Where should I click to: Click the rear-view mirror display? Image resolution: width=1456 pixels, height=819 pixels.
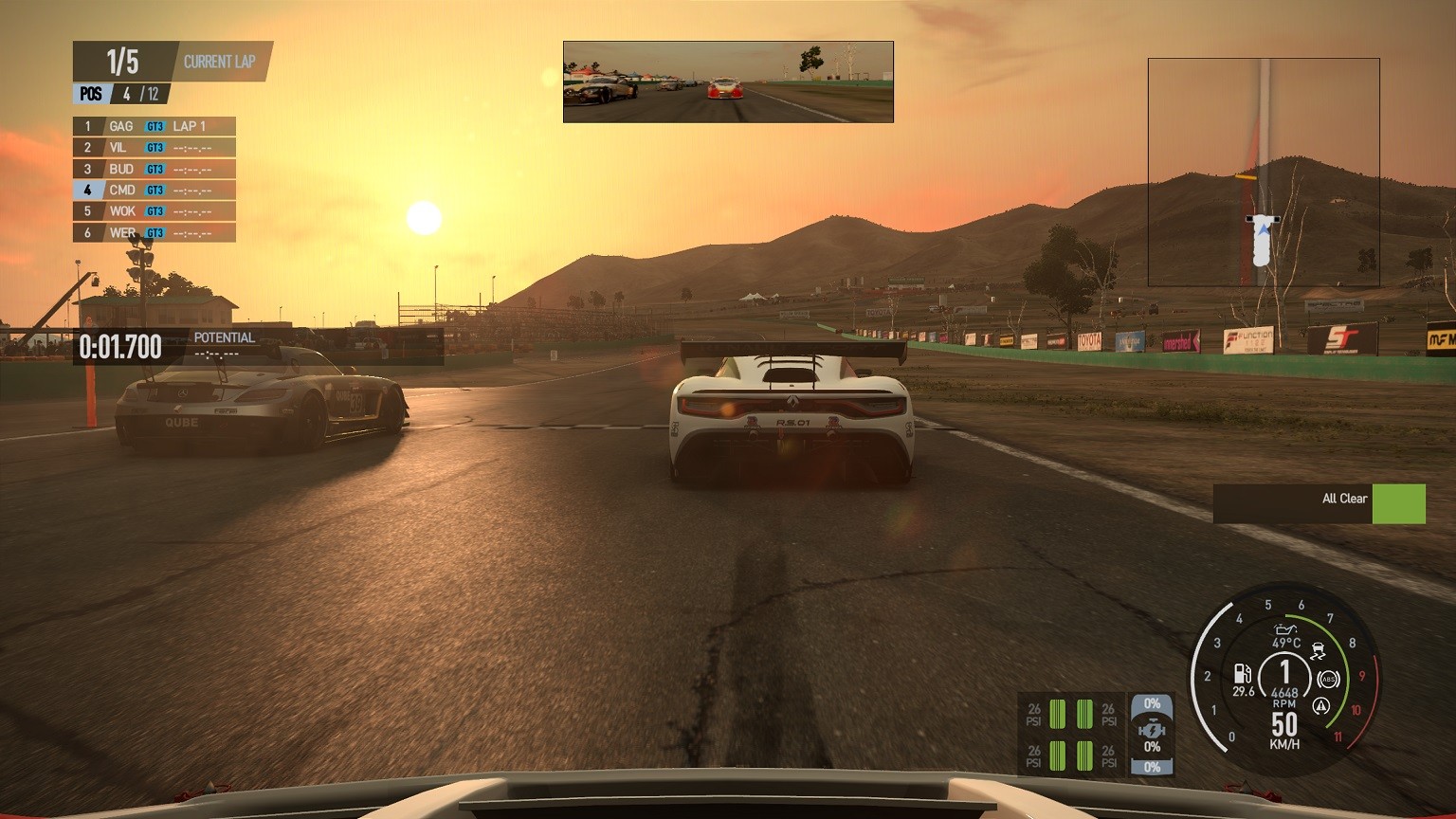727,82
